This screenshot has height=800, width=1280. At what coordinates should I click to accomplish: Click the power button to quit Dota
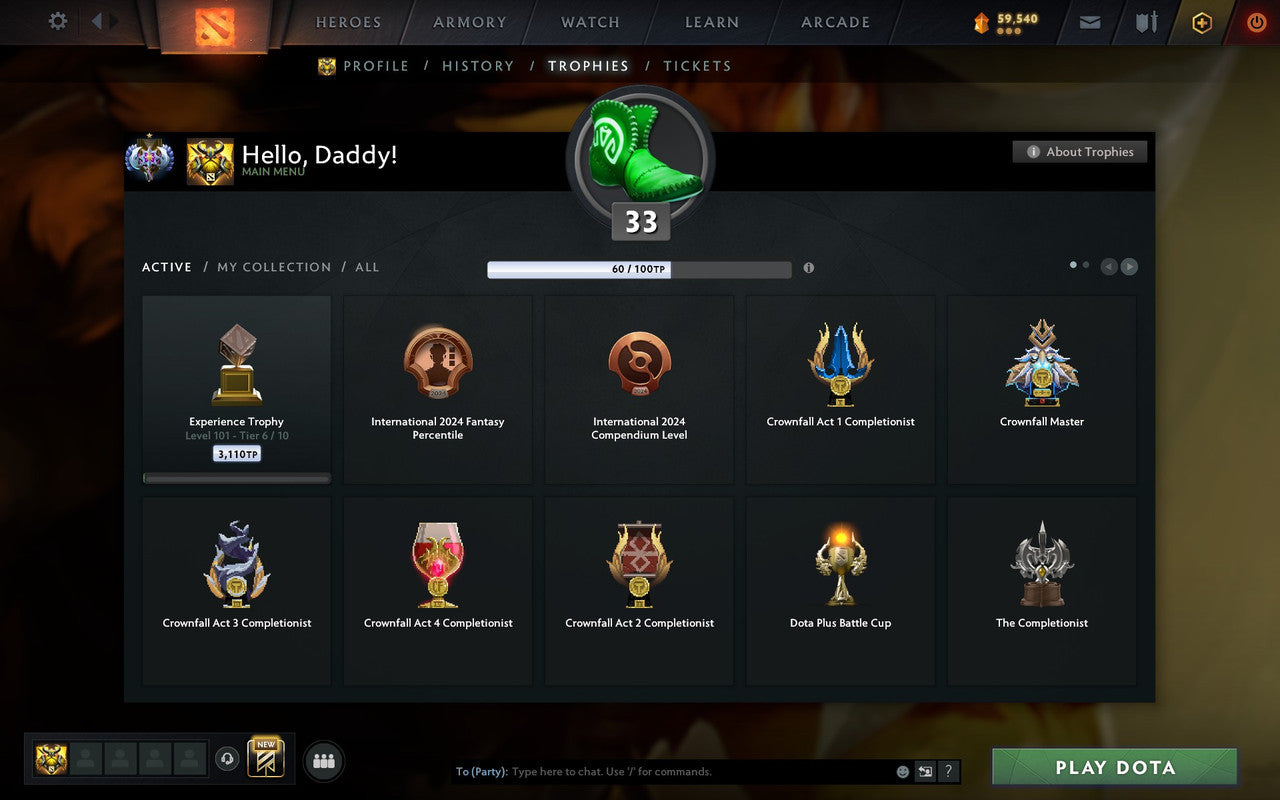click(x=1256, y=22)
